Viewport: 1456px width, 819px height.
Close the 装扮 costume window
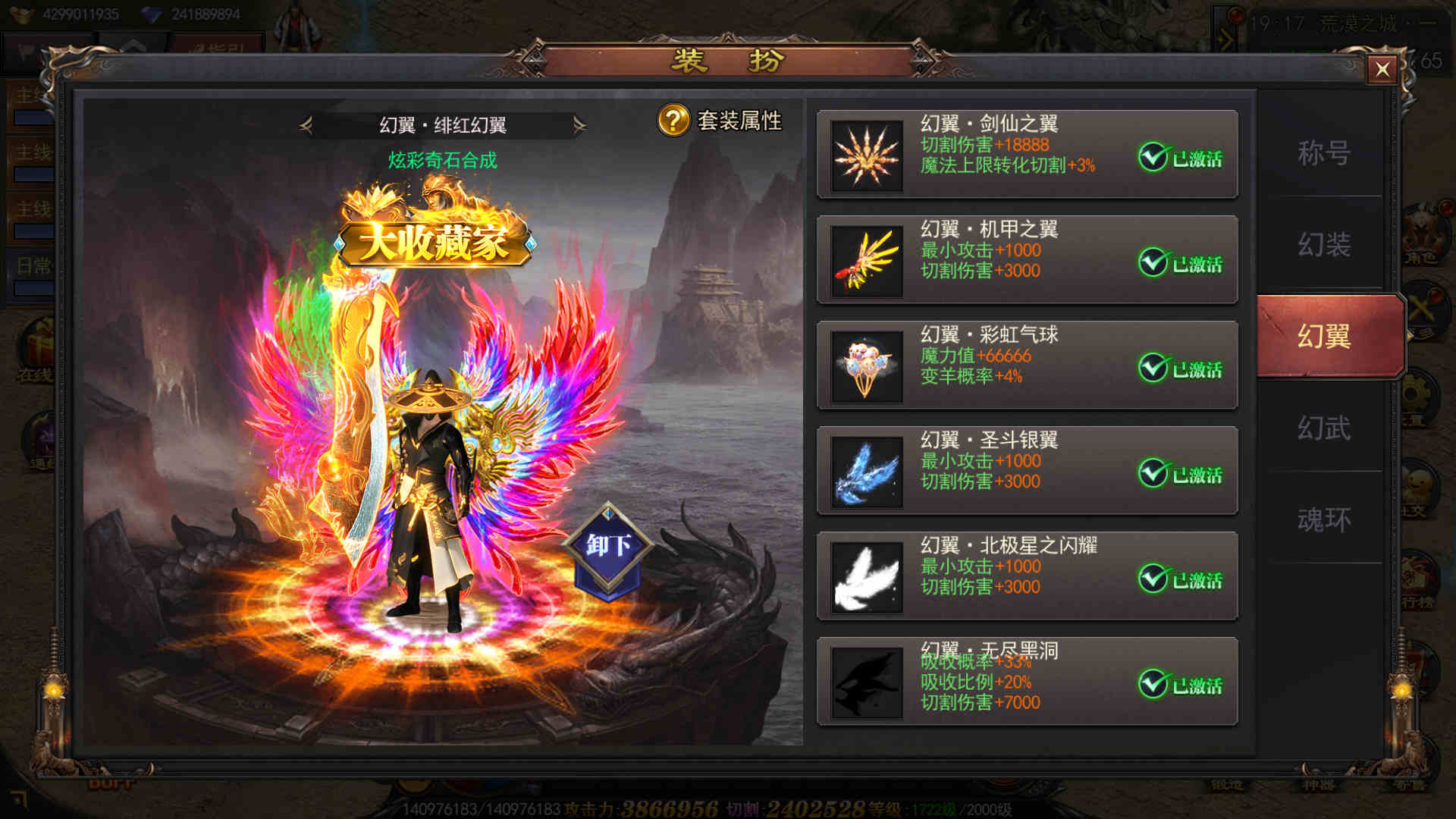pos(1382,70)
